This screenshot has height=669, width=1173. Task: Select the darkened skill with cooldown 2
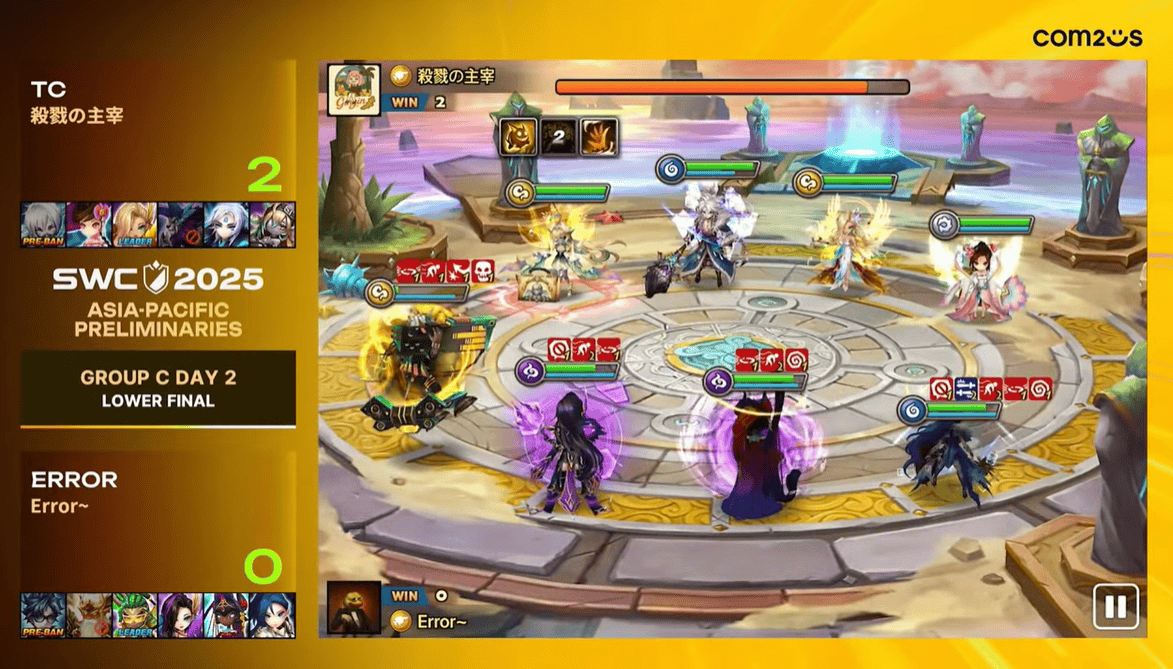[x=559, y=137]
